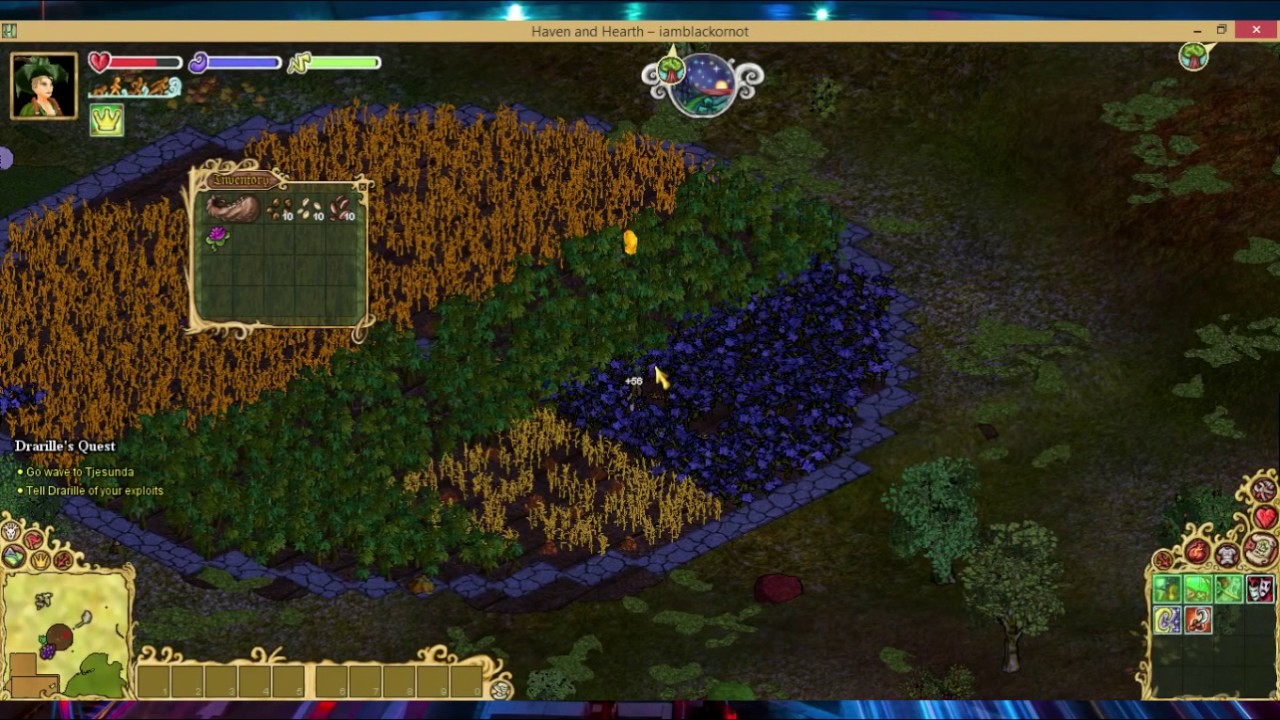1280x720 pixels.
Task: Select the brown sack in the inventory
Action: pos(232,208)
